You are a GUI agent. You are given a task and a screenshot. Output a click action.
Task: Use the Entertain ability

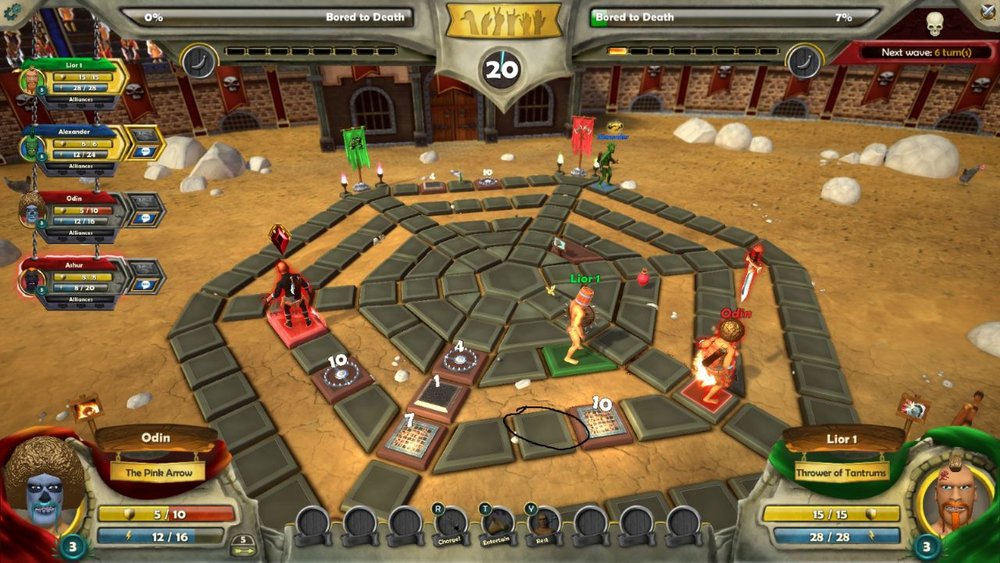point(498,523)
